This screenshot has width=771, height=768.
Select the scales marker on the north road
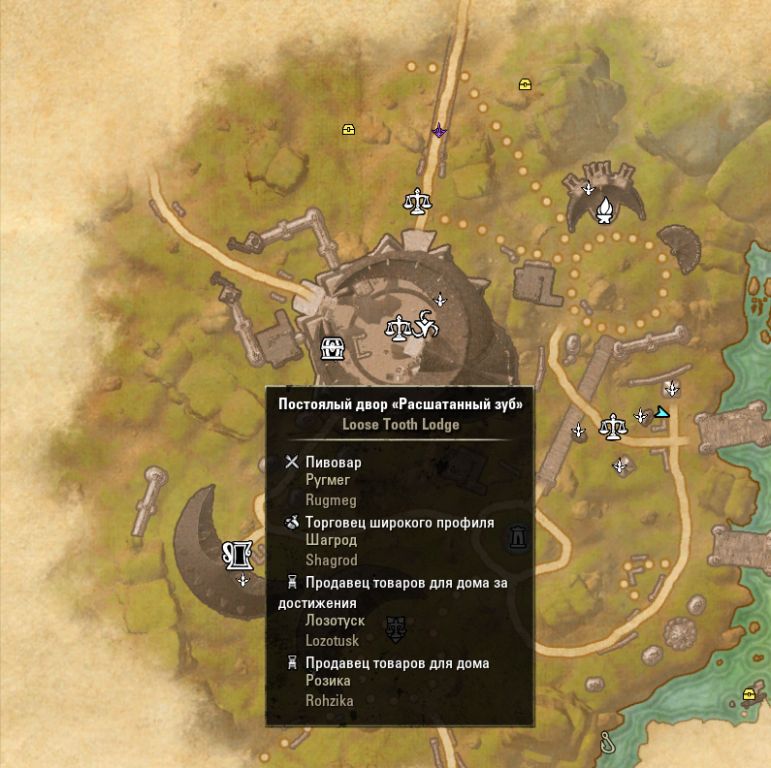[417, 201]
